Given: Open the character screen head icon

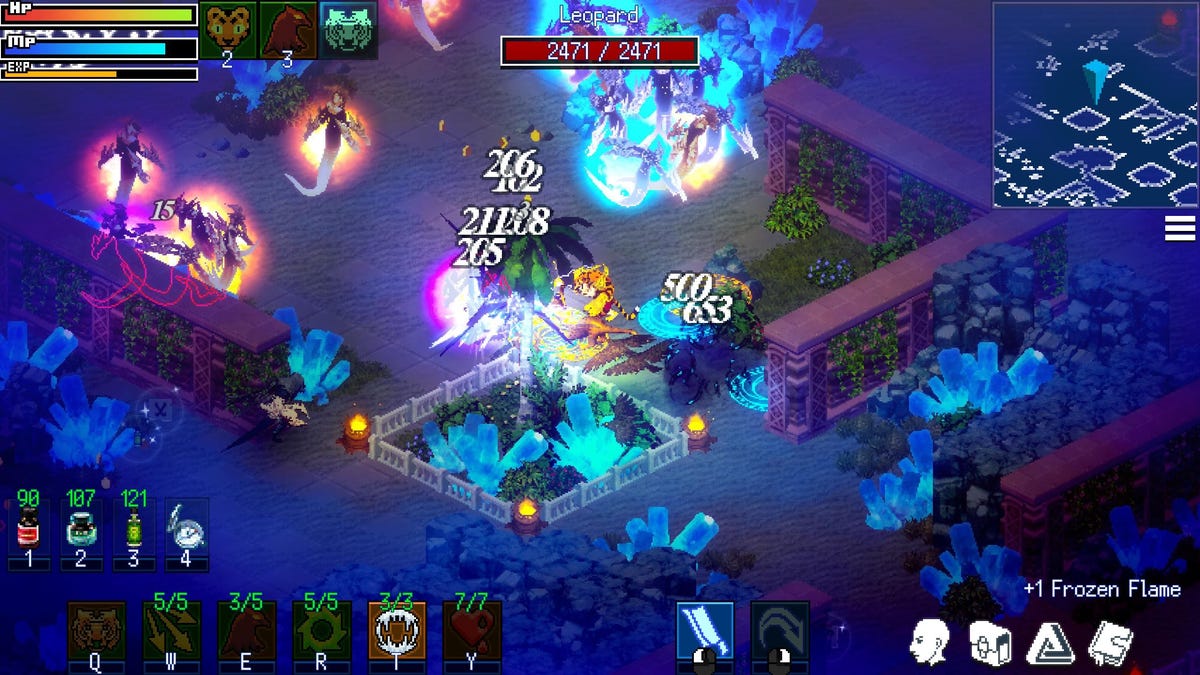Looking at the screenshot, I should [929, 641].
